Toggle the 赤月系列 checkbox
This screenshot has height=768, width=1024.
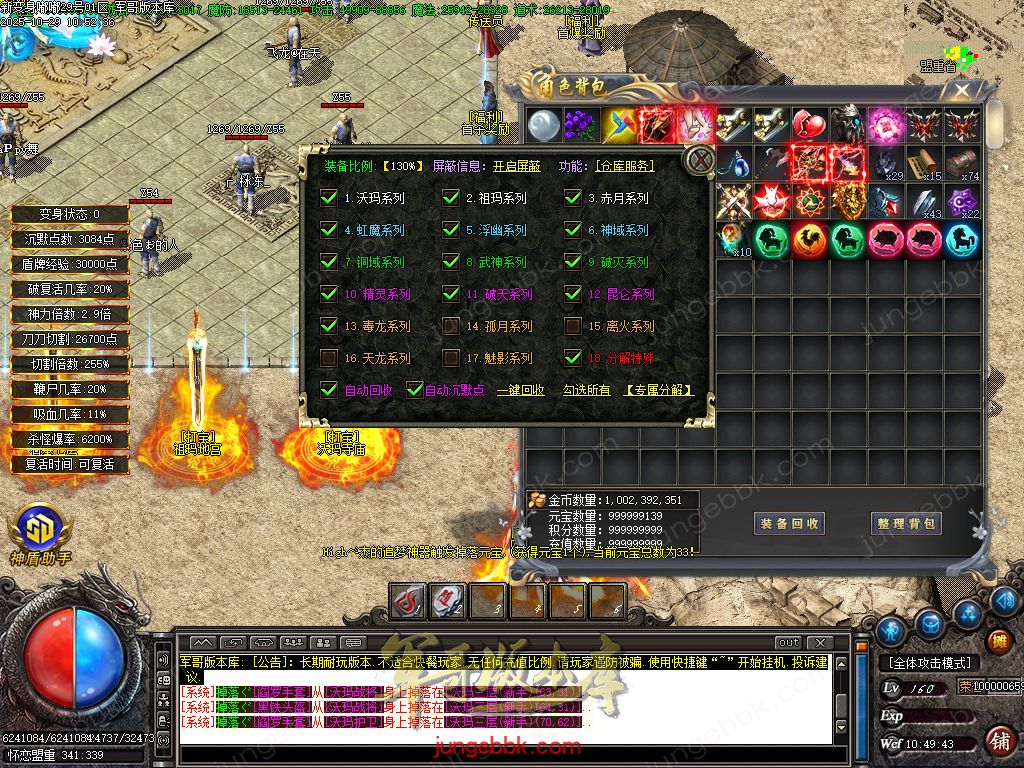(573, 198)
